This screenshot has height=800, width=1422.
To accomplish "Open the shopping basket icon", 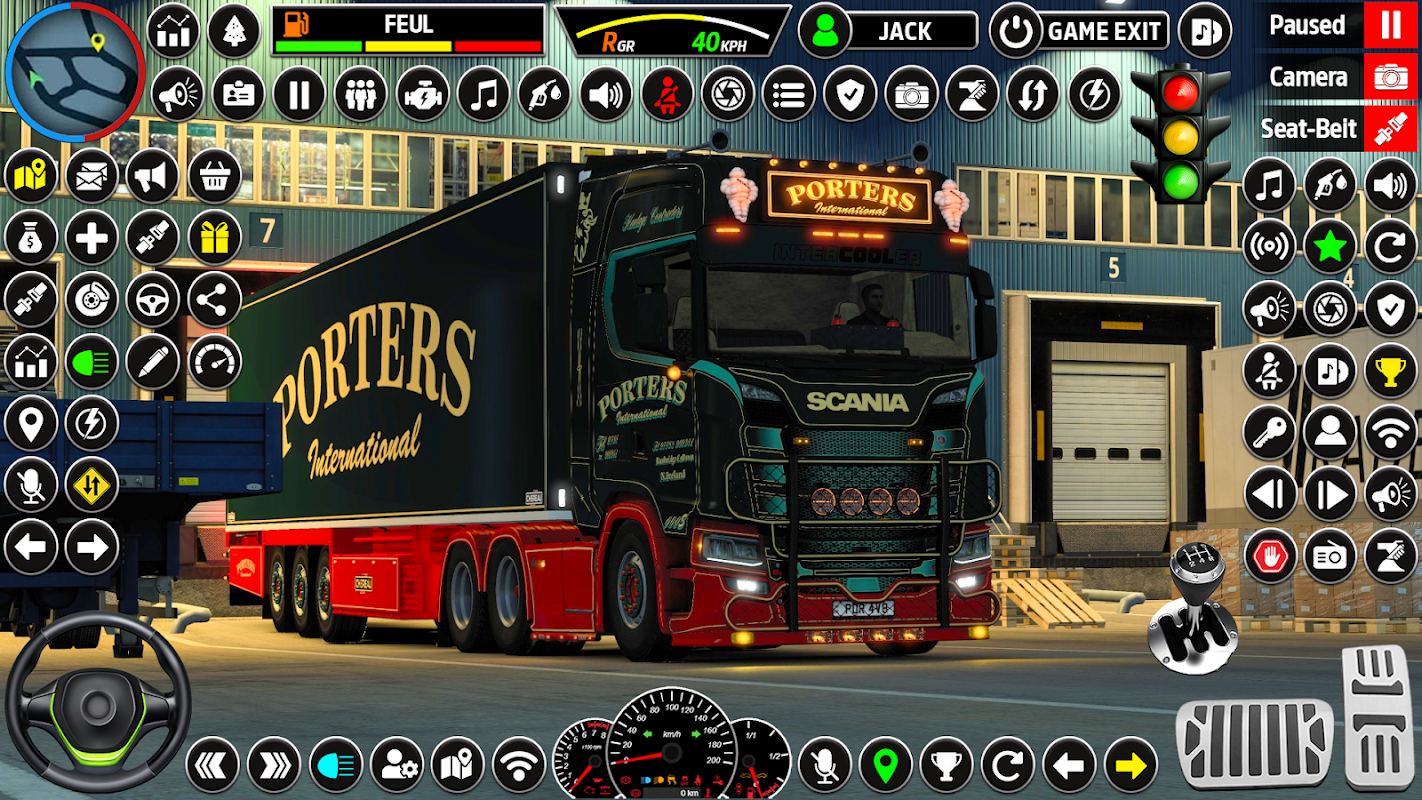I will click(x=214, y=176).
